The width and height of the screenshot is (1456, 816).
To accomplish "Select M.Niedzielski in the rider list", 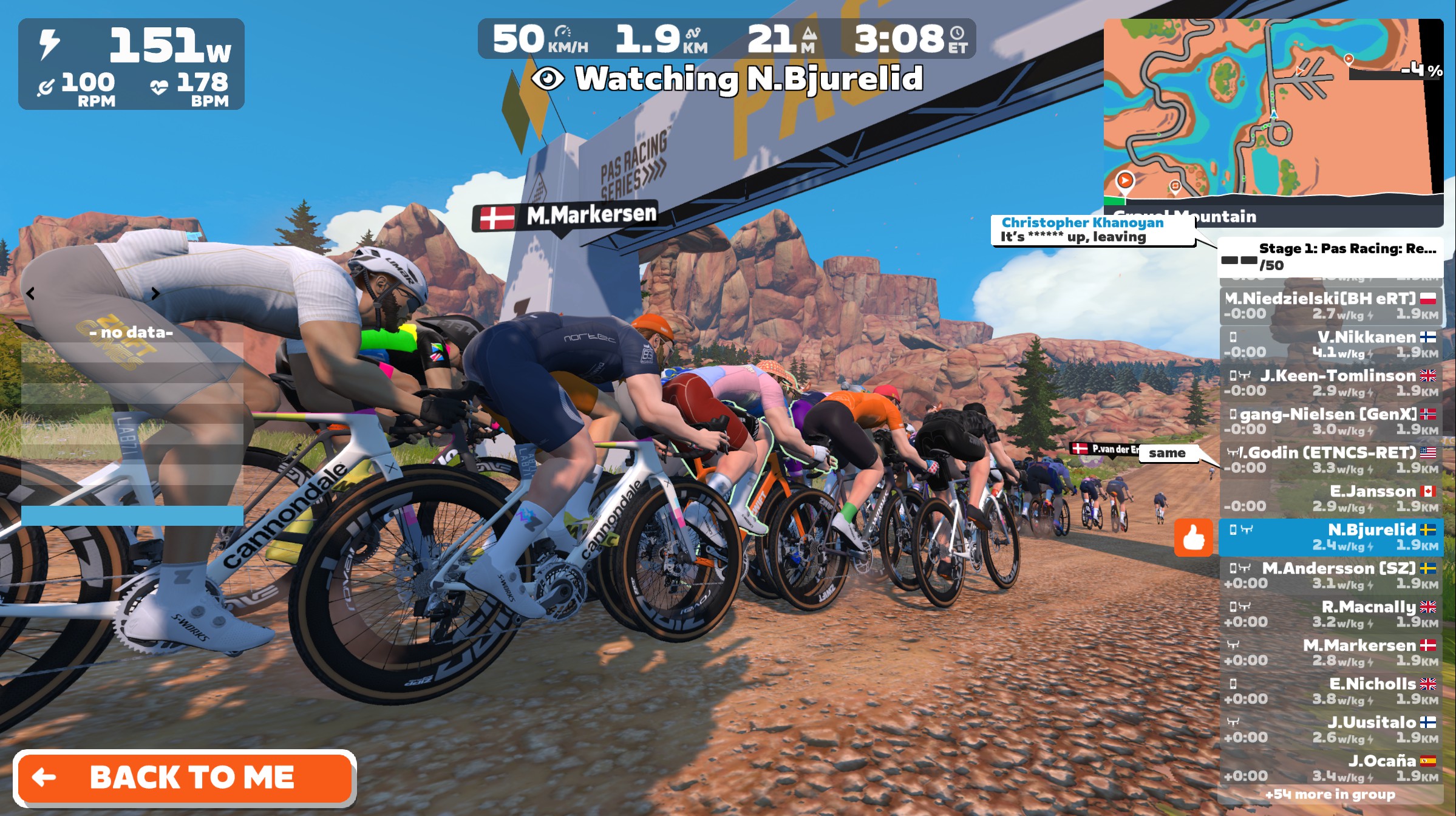I will pyautogui.click(x=1330, y=305).
